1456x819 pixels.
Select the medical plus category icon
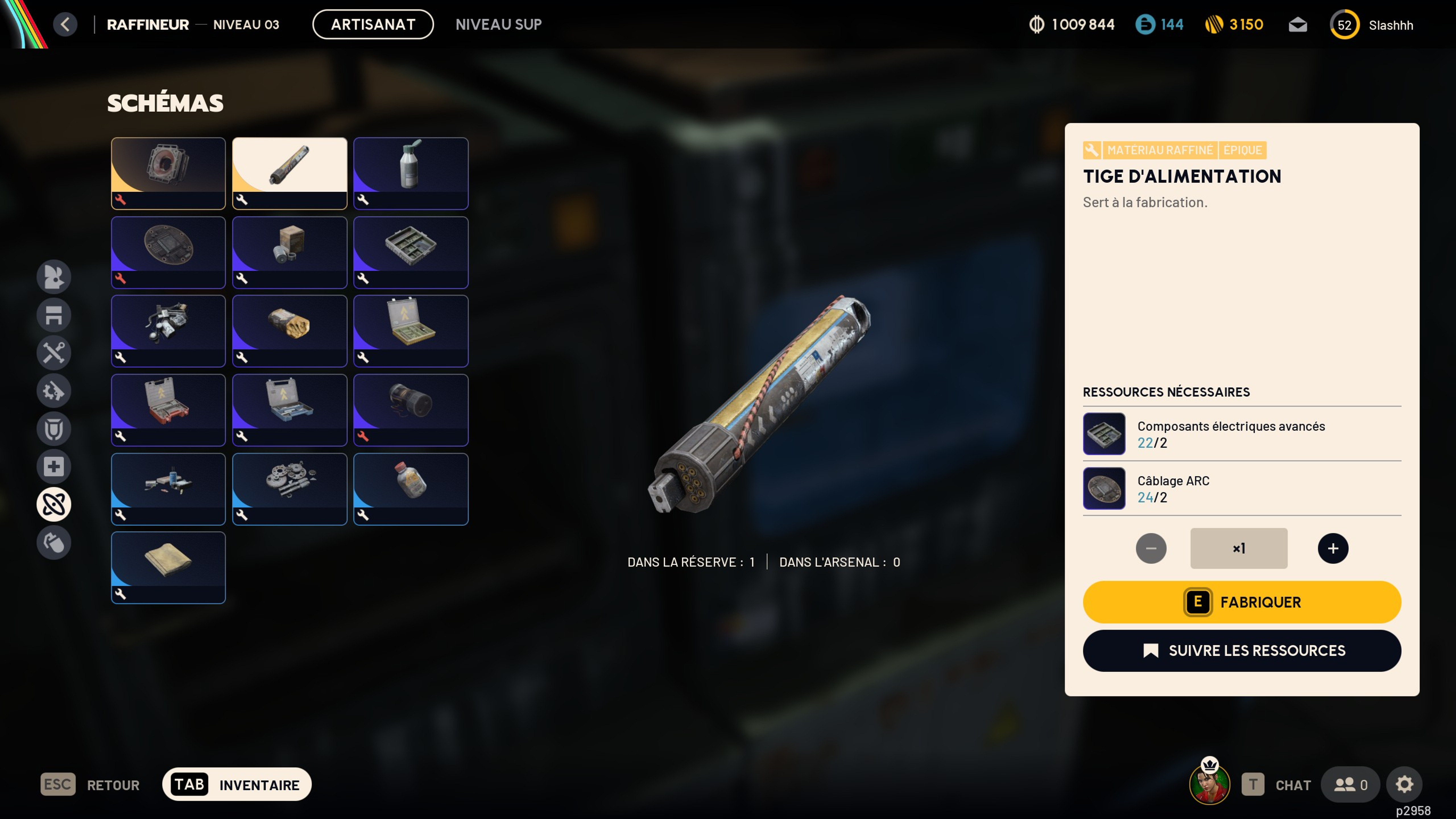coord(54,466)
